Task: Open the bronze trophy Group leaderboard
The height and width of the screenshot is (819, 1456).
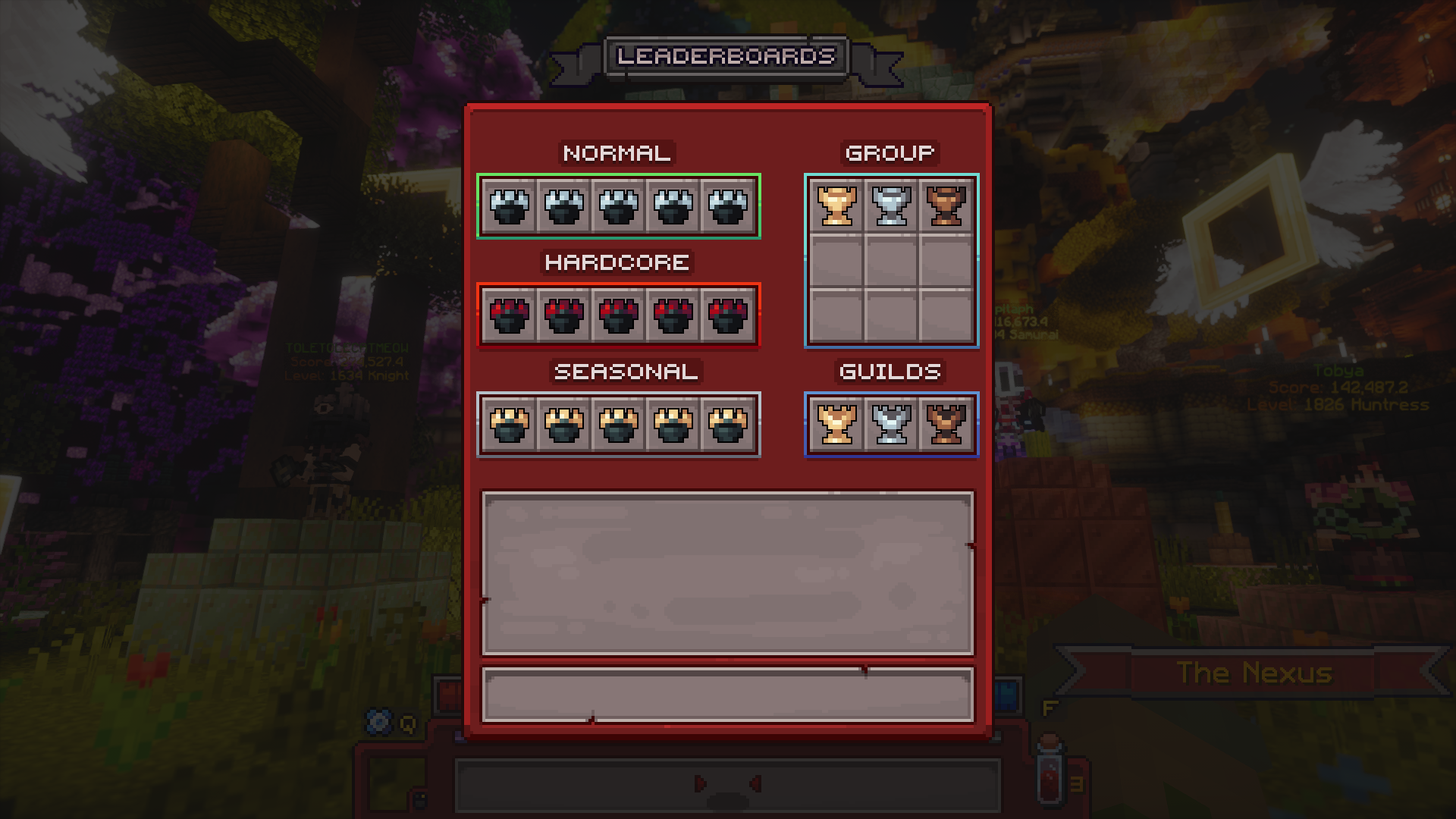Action: 946,206
